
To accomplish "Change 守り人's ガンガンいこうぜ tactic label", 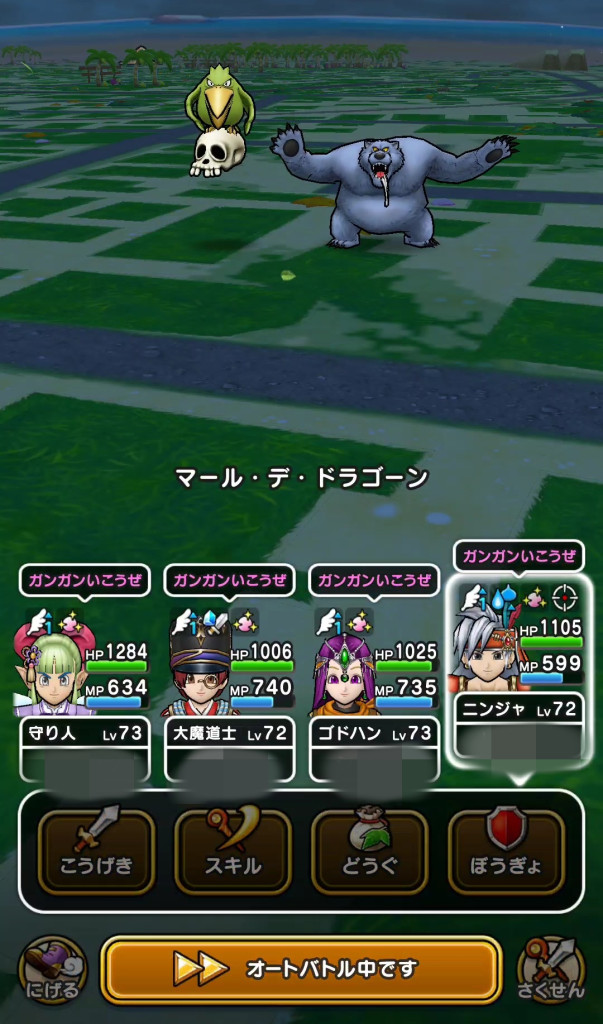I will point(84,580).
